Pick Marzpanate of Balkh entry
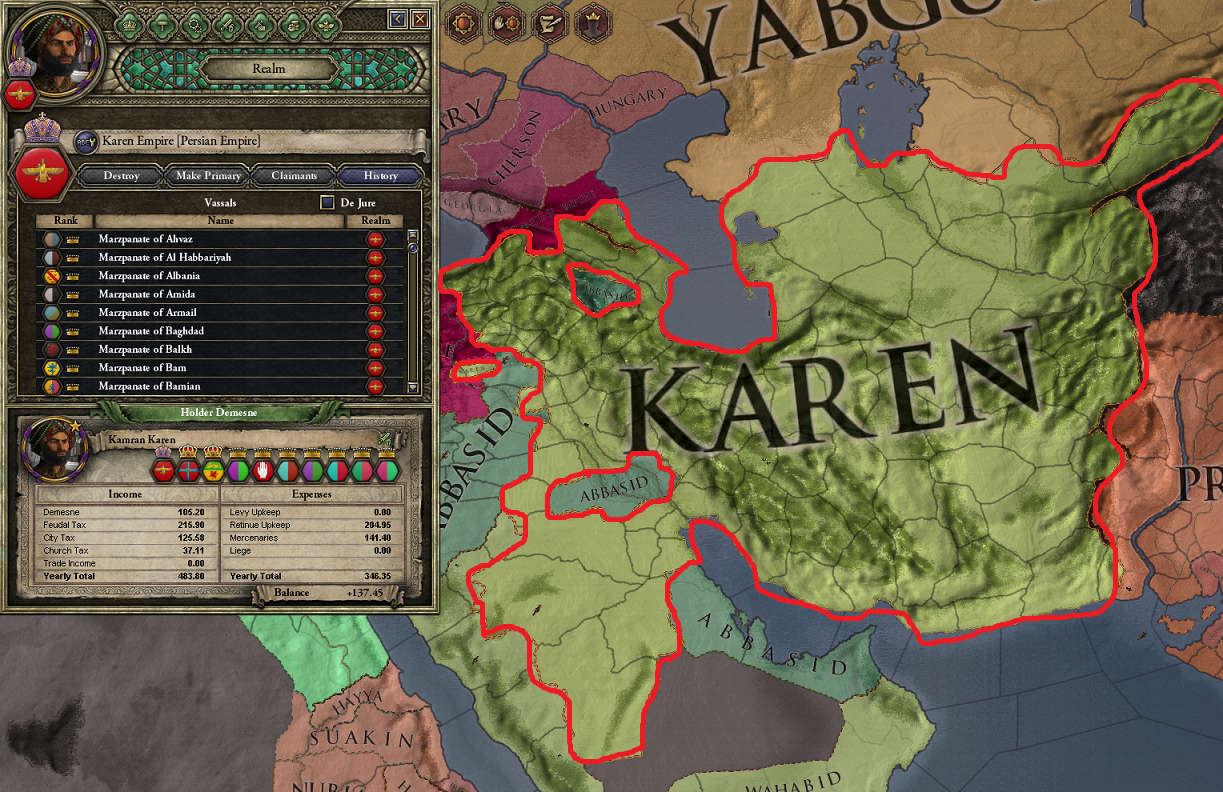 (220, 349)
